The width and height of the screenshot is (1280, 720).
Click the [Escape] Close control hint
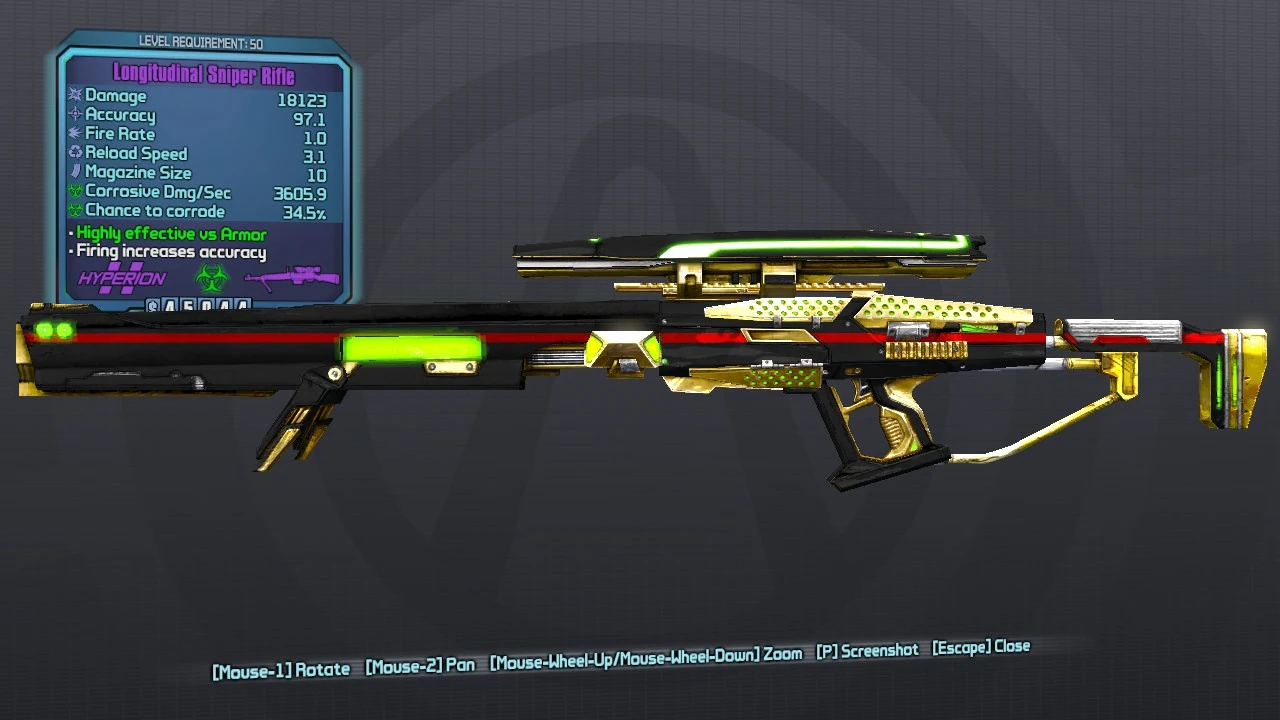click(x=982, y=647)
